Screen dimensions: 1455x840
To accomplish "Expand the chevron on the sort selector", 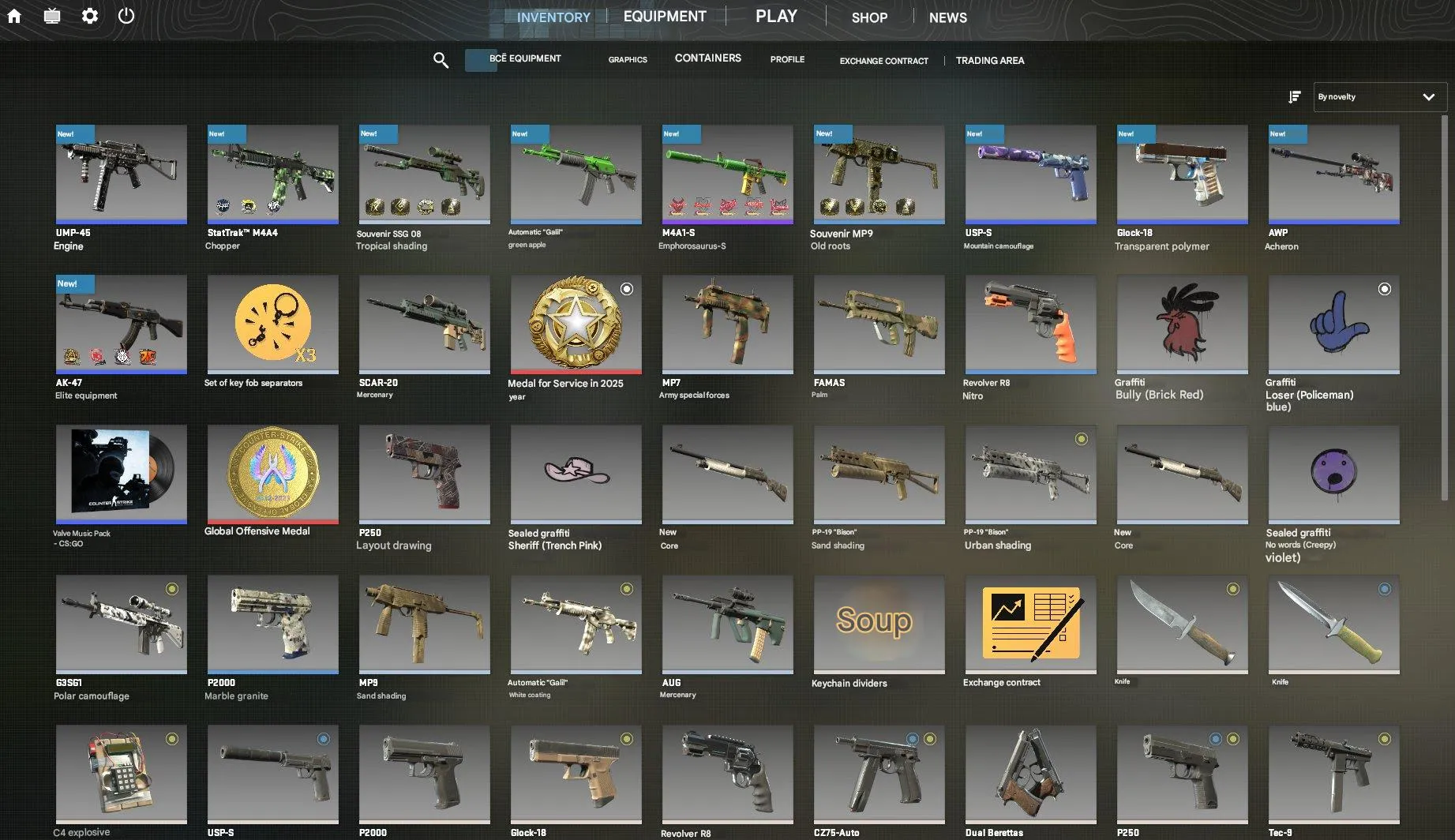I will 1428,96.
